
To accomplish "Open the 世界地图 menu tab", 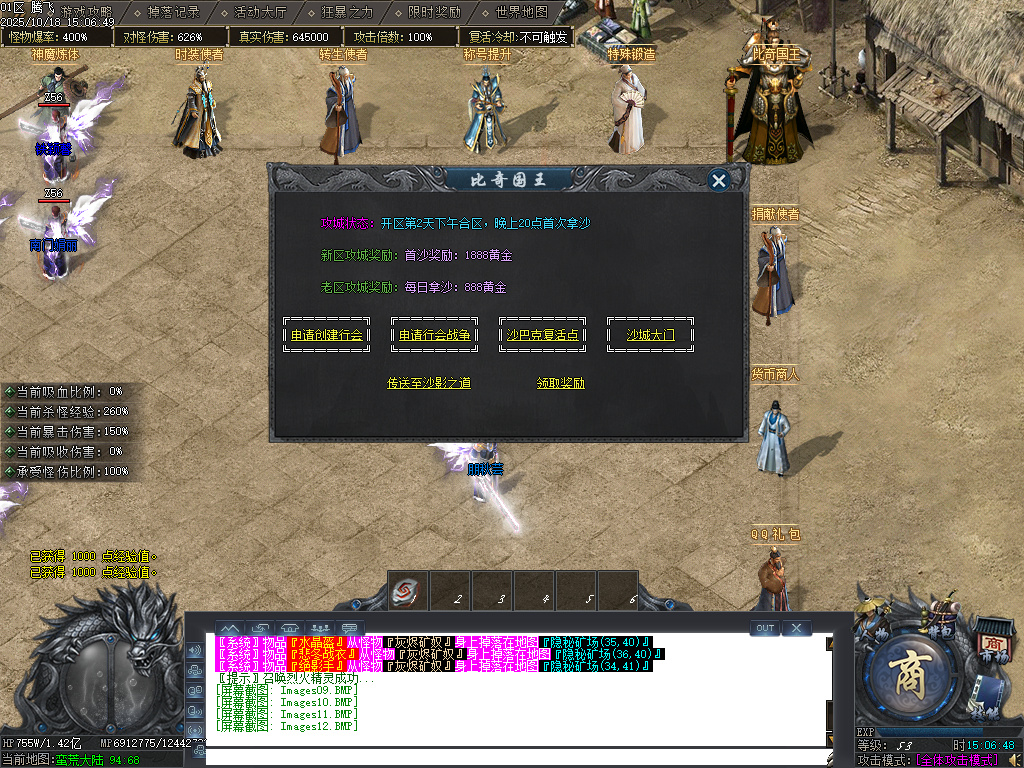I will pos(522,13).
